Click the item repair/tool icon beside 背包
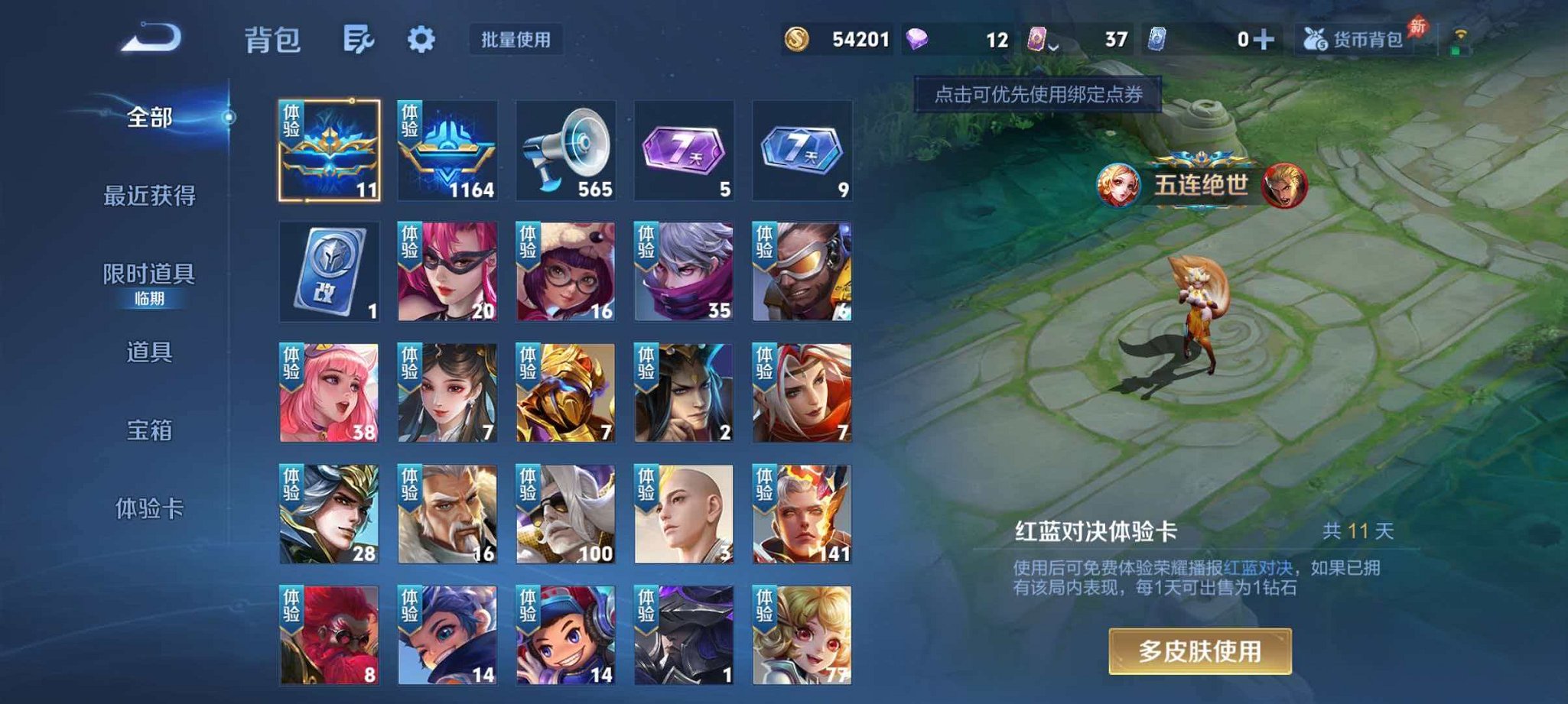 [x=359, y=36]
